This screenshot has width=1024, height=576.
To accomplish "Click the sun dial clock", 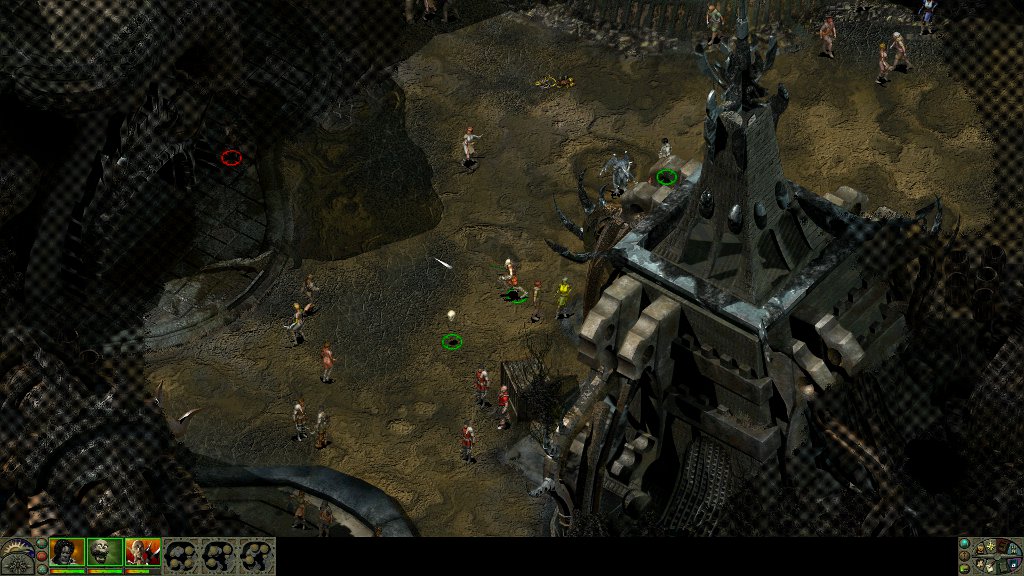I will click(x=16, y=545).
